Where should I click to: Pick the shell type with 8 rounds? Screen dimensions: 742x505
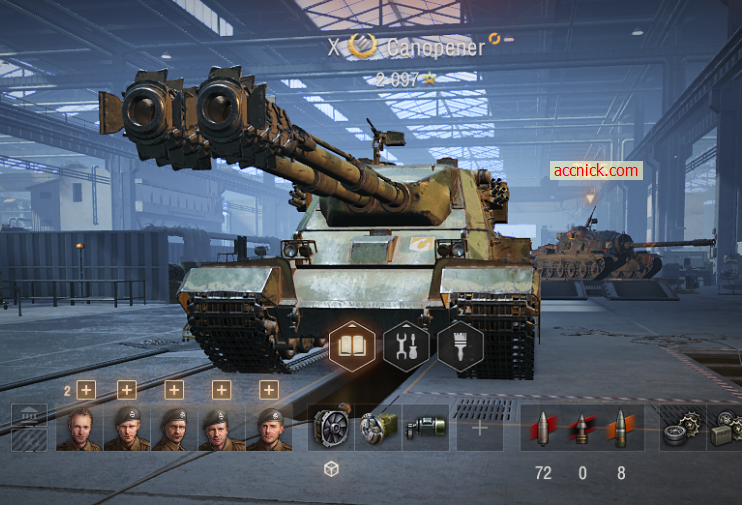click(x=621, y=428)
